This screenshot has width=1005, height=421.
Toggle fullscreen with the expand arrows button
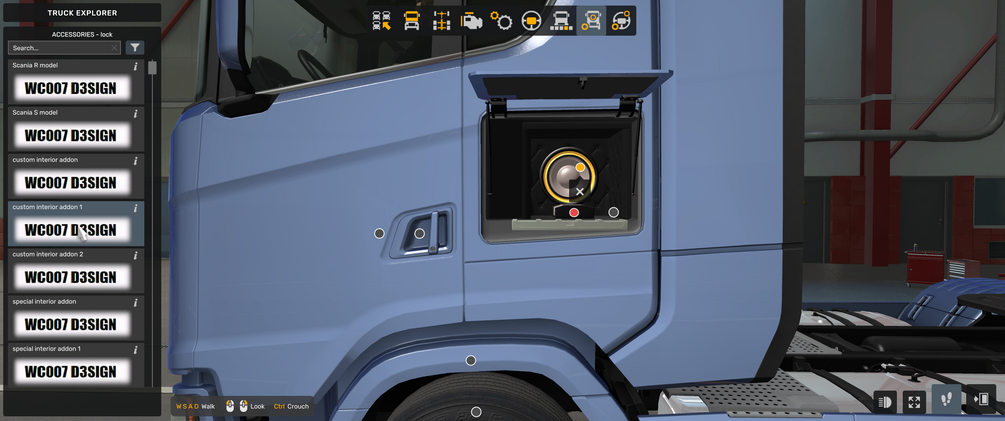coord(914,401)
